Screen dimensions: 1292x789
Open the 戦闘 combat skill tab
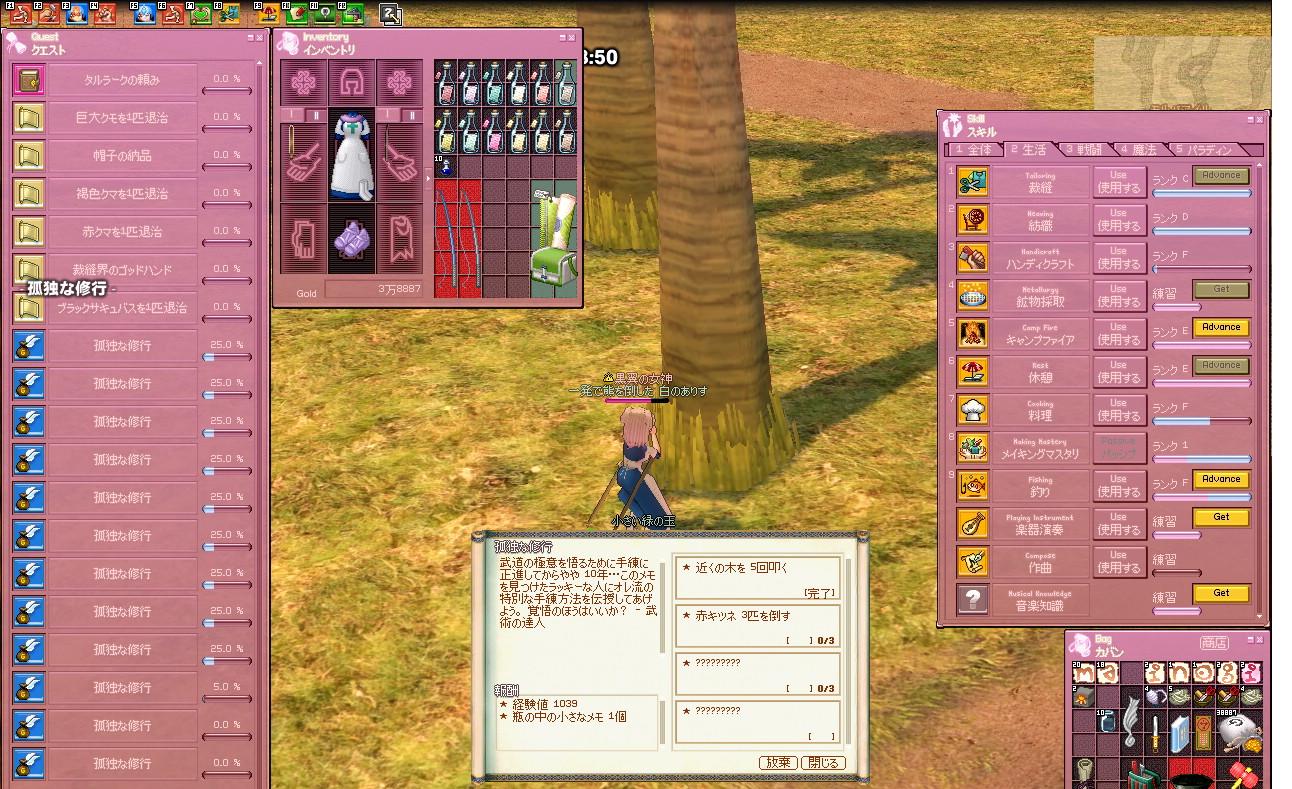click(x=1084, y=150)
